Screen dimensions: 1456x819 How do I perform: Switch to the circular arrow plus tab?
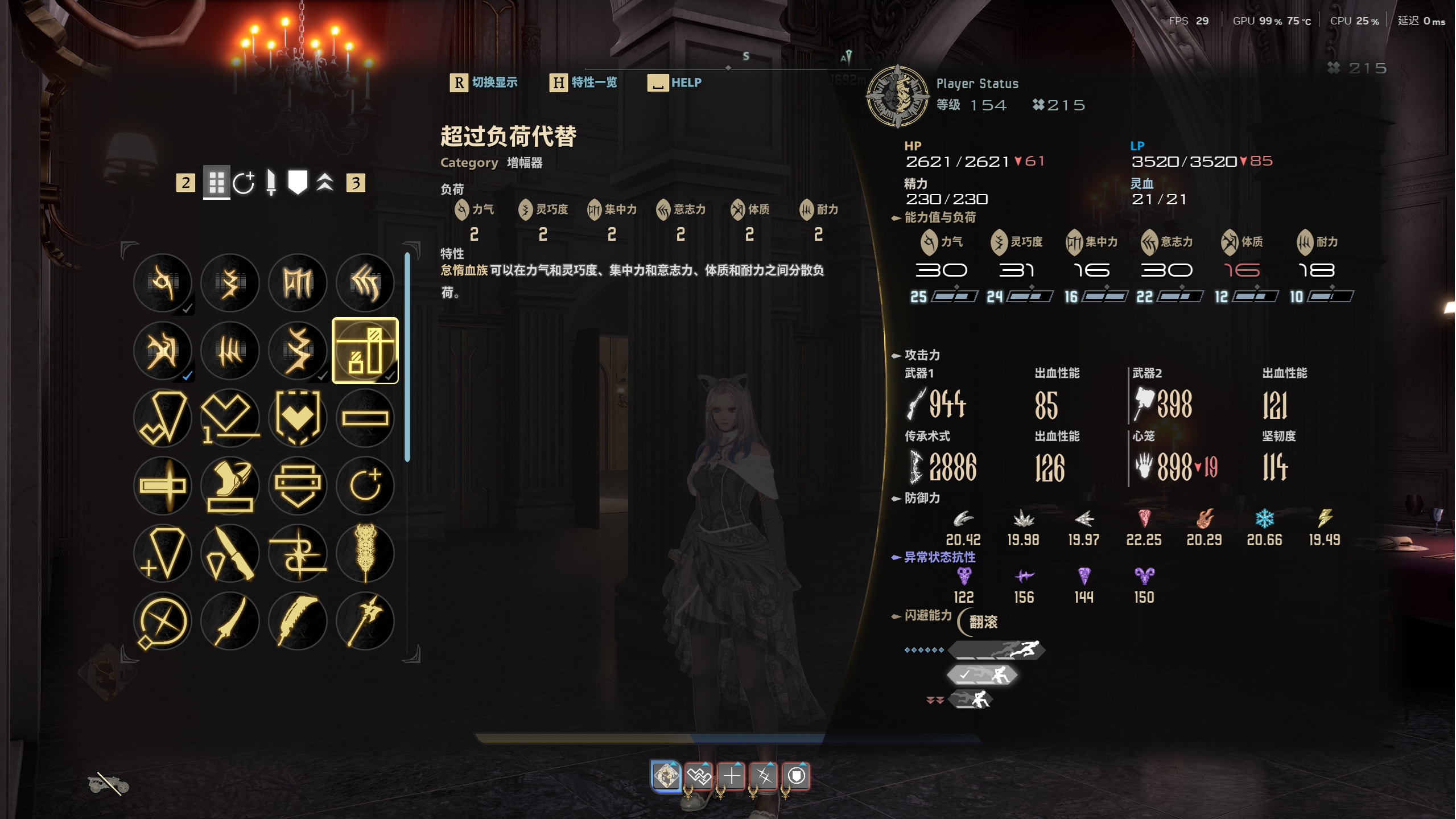coord(244,183)
